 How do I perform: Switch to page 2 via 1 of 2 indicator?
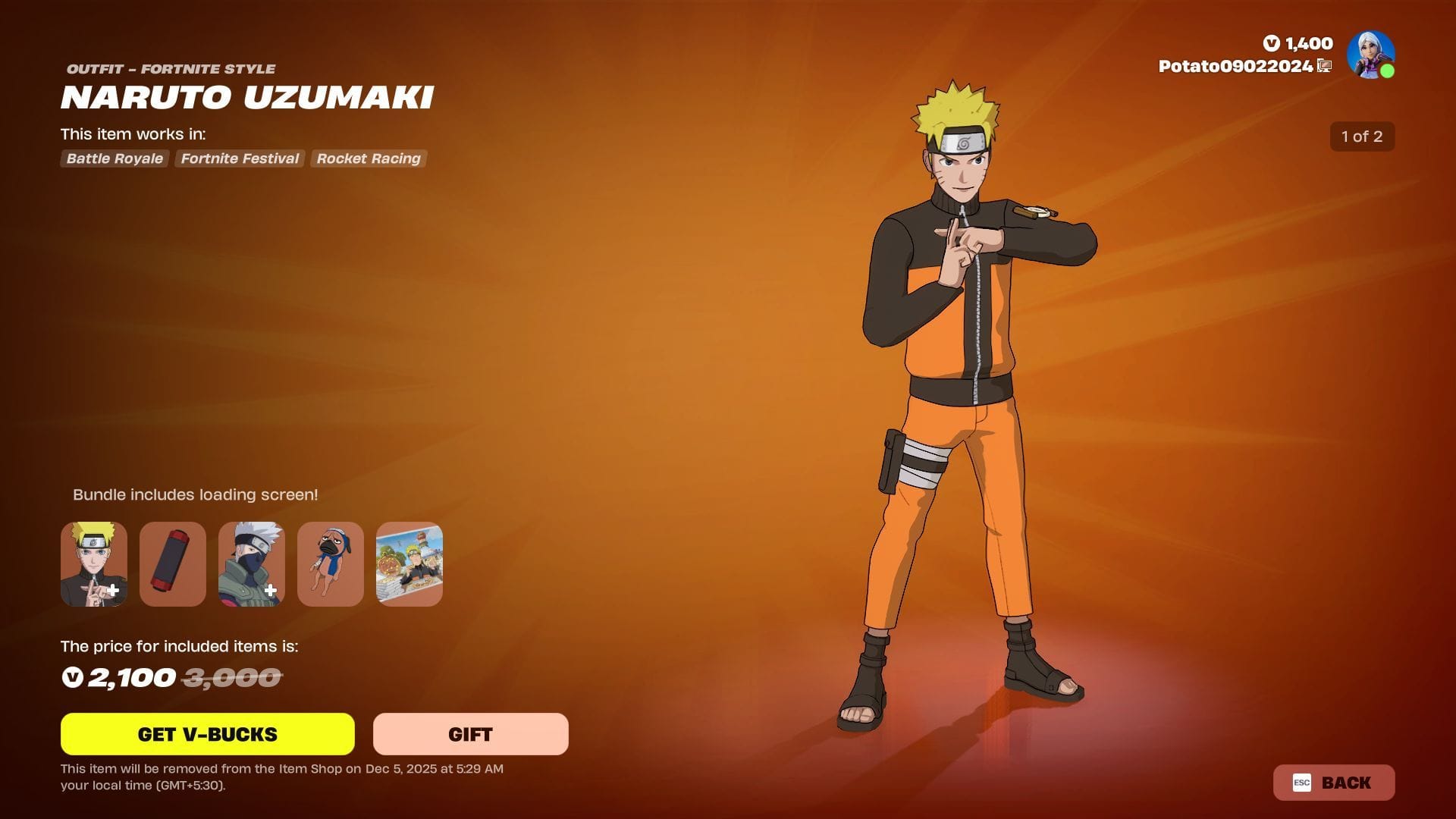pyautogui.click(x=1362, y=136)
